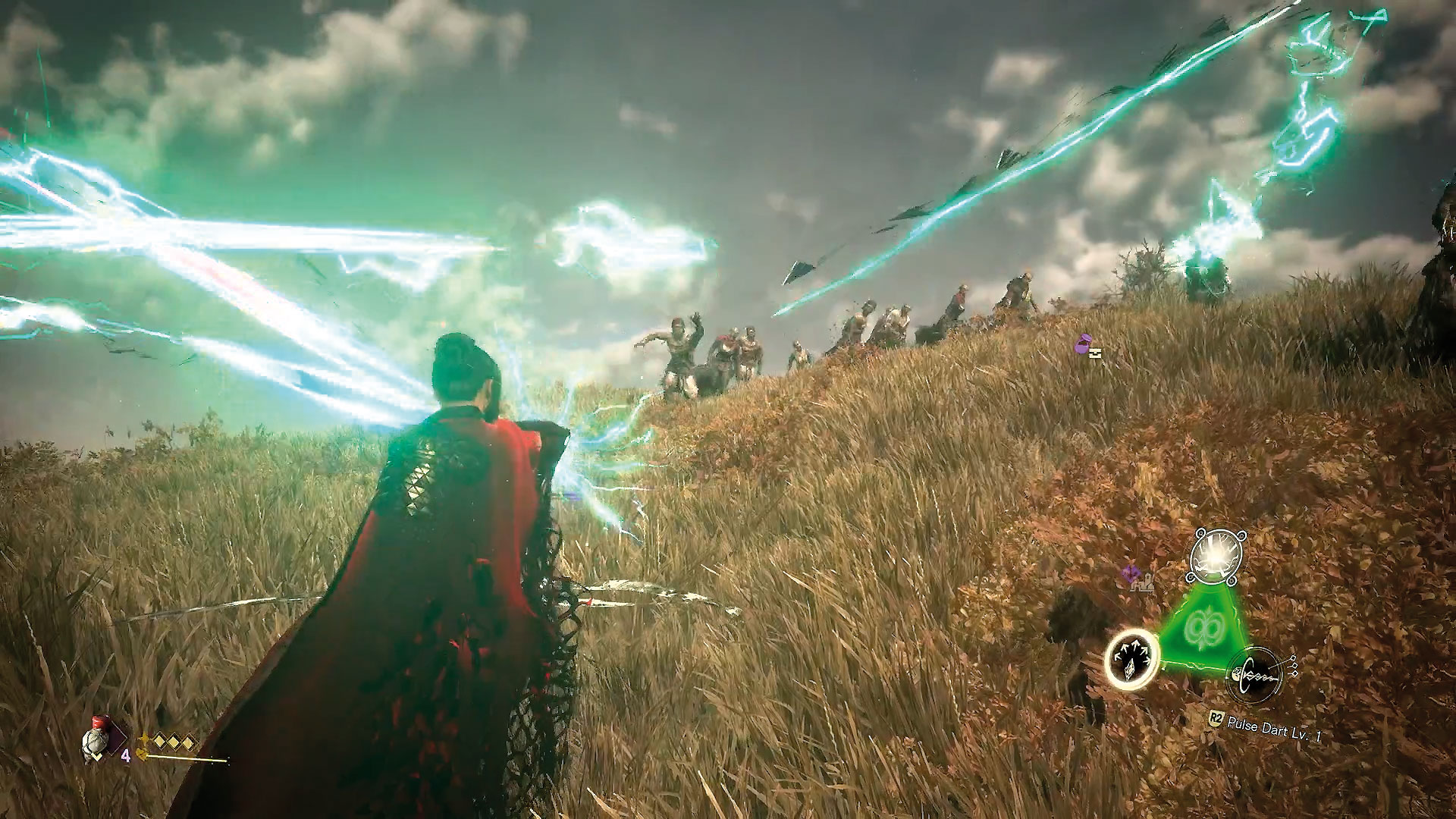
Task: Activate the glowing burst surge magic icon
Action: pos(1216,558)
